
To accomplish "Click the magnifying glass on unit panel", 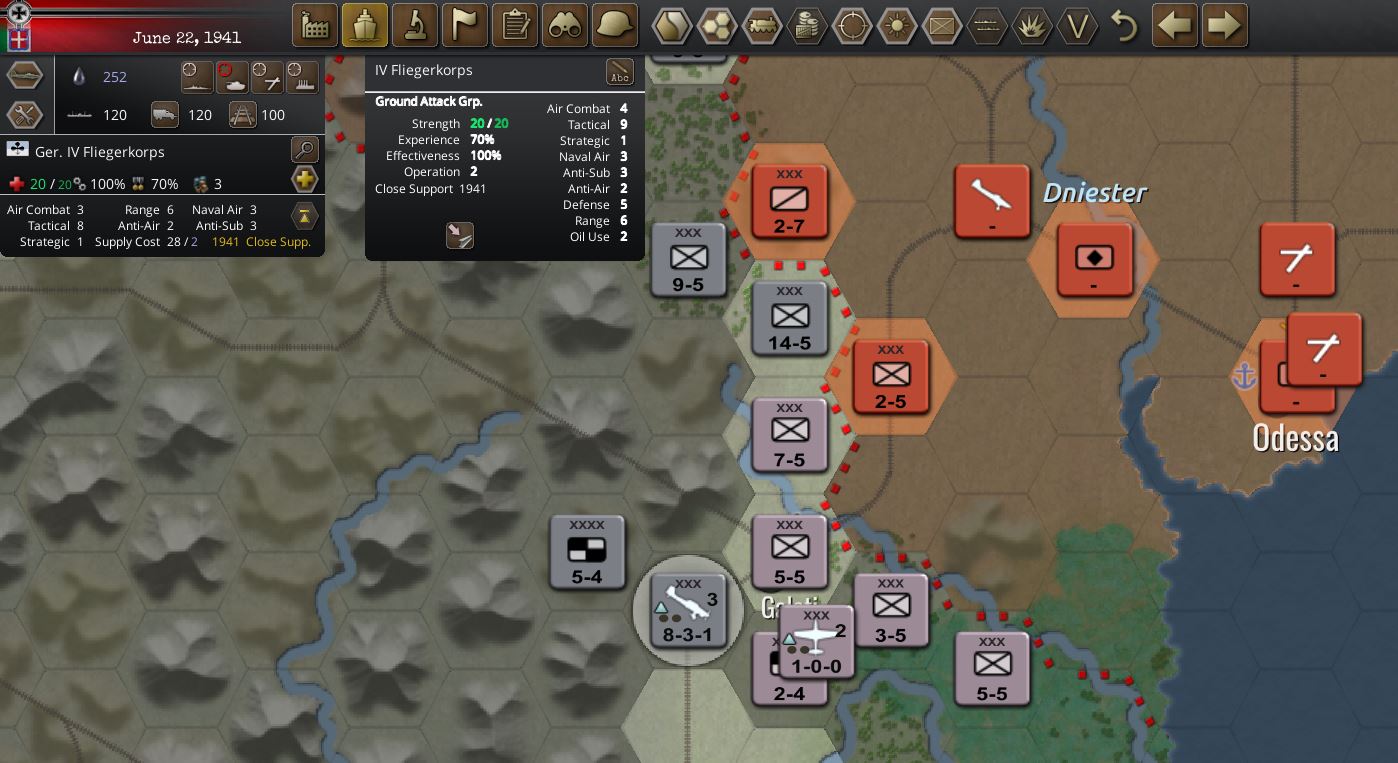I will point(304,151).
